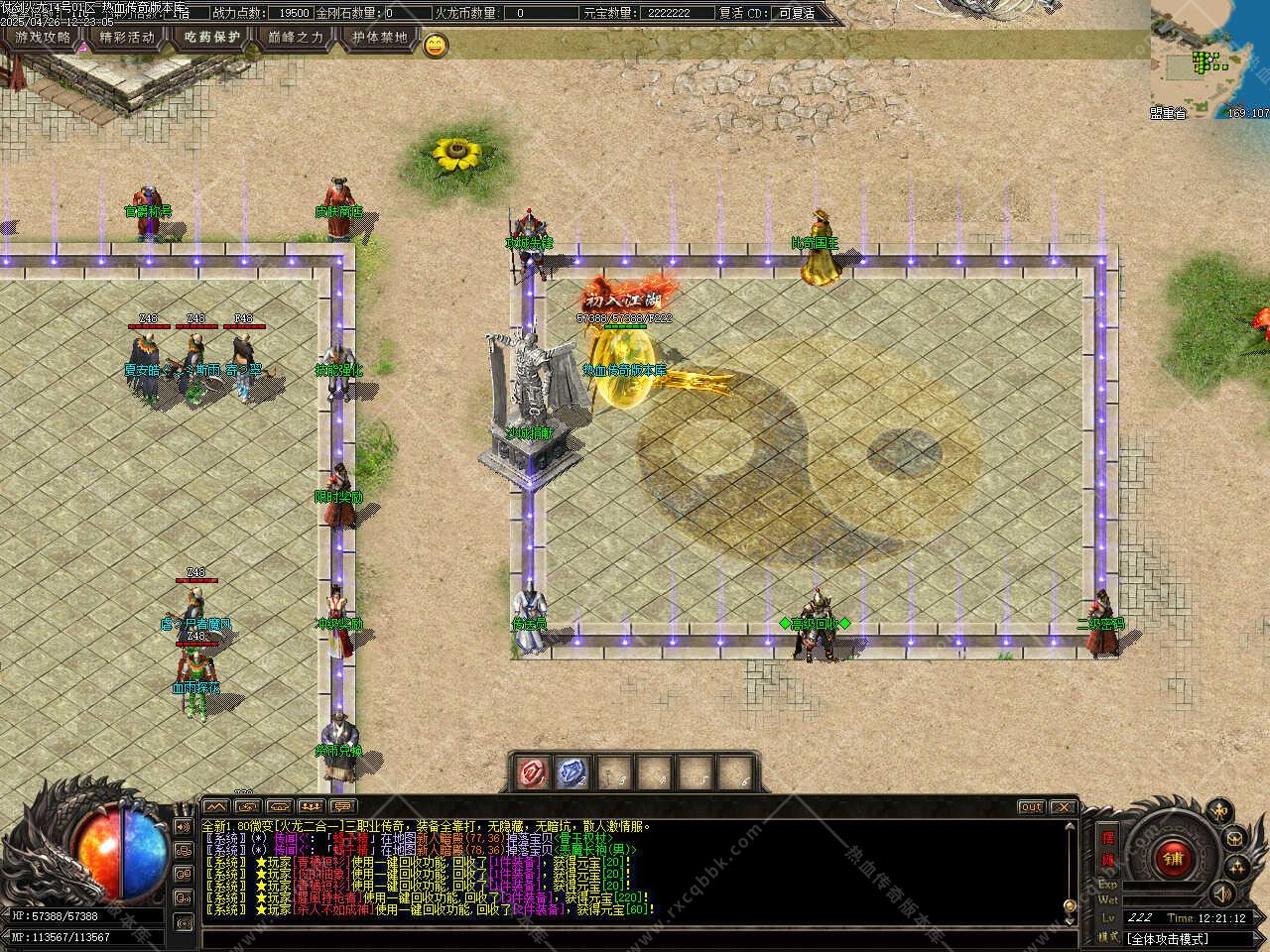Click the yellow smiley face icon

436,44
